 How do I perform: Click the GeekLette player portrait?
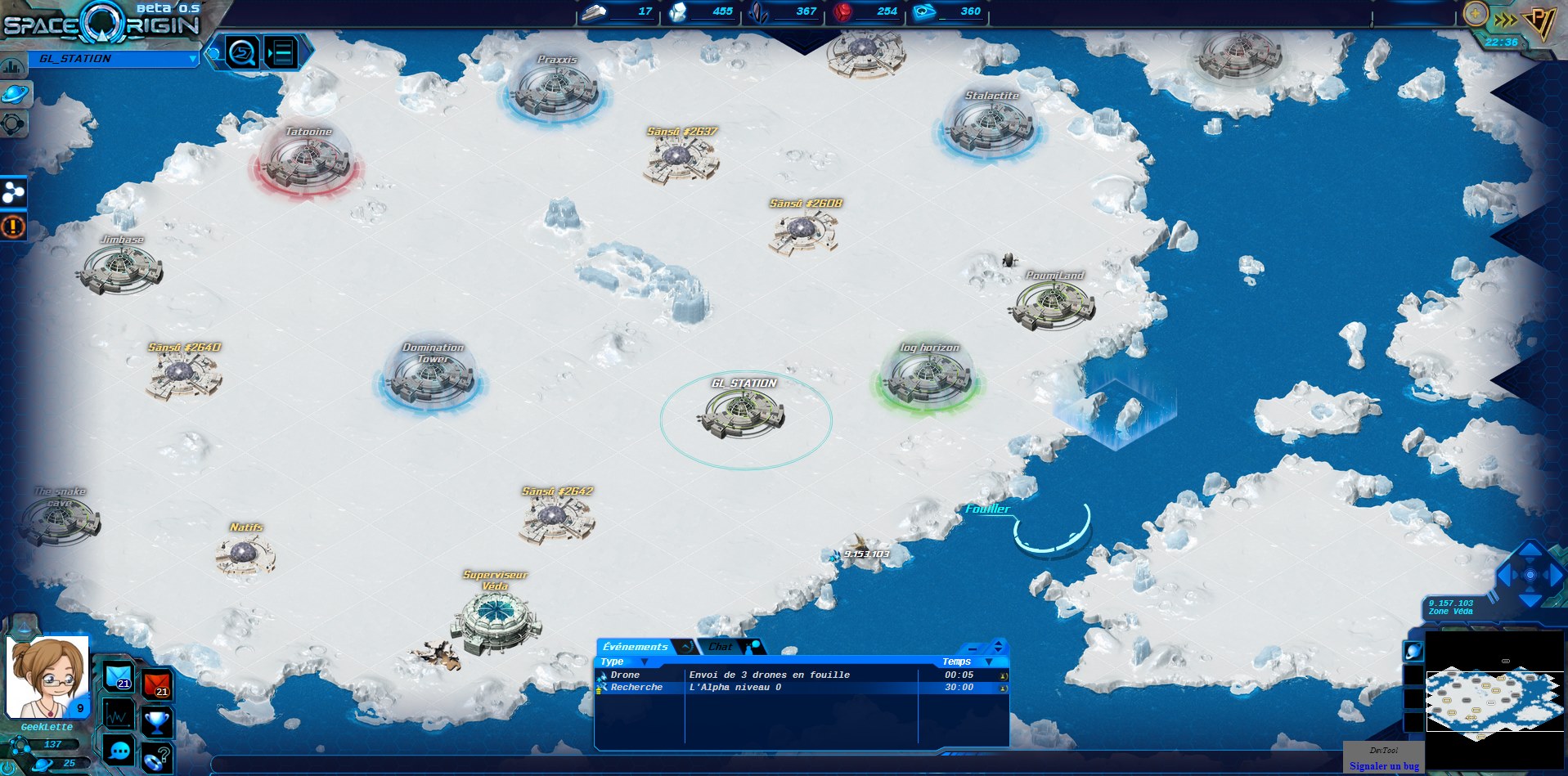pyautogui.click(x=46, y=675)
